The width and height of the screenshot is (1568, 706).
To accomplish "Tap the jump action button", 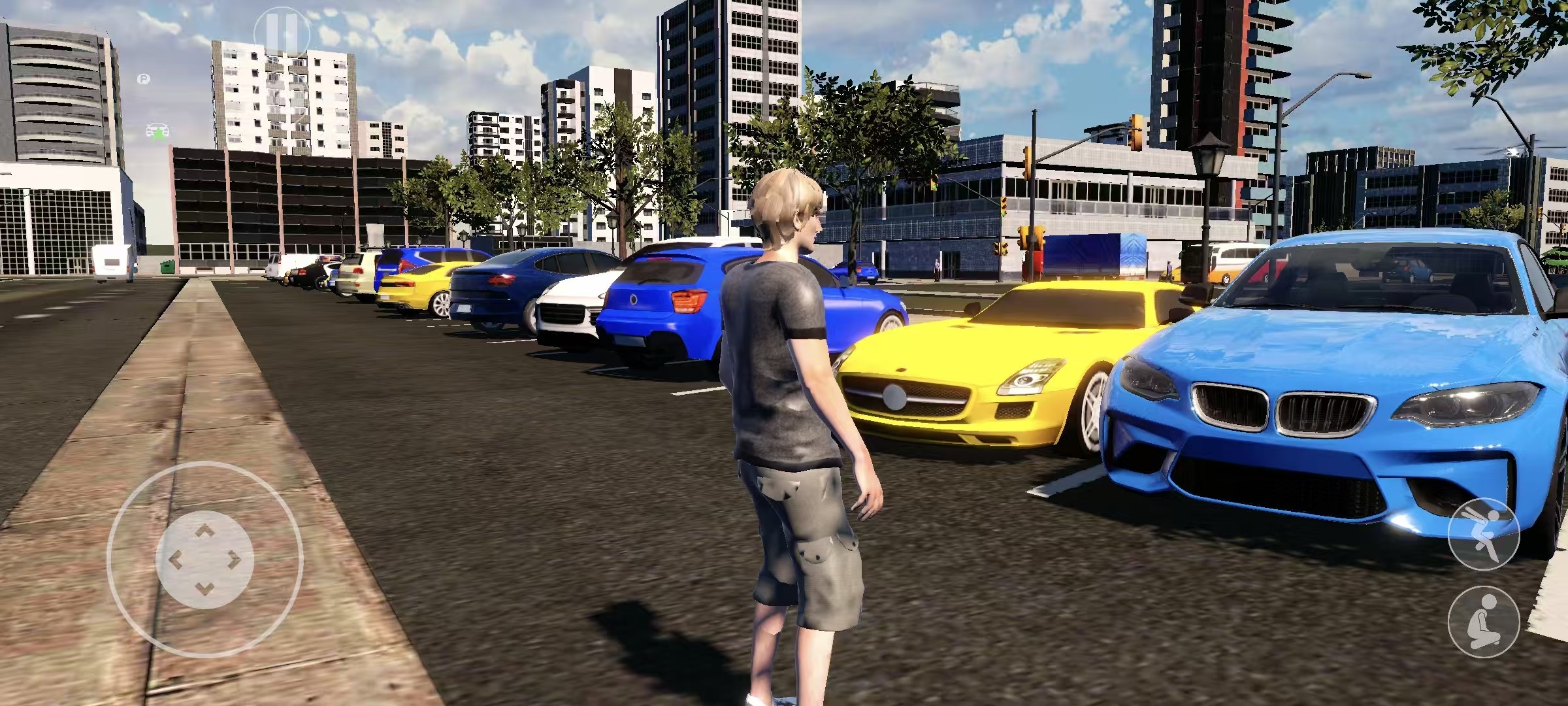I will pos(1482,532).
